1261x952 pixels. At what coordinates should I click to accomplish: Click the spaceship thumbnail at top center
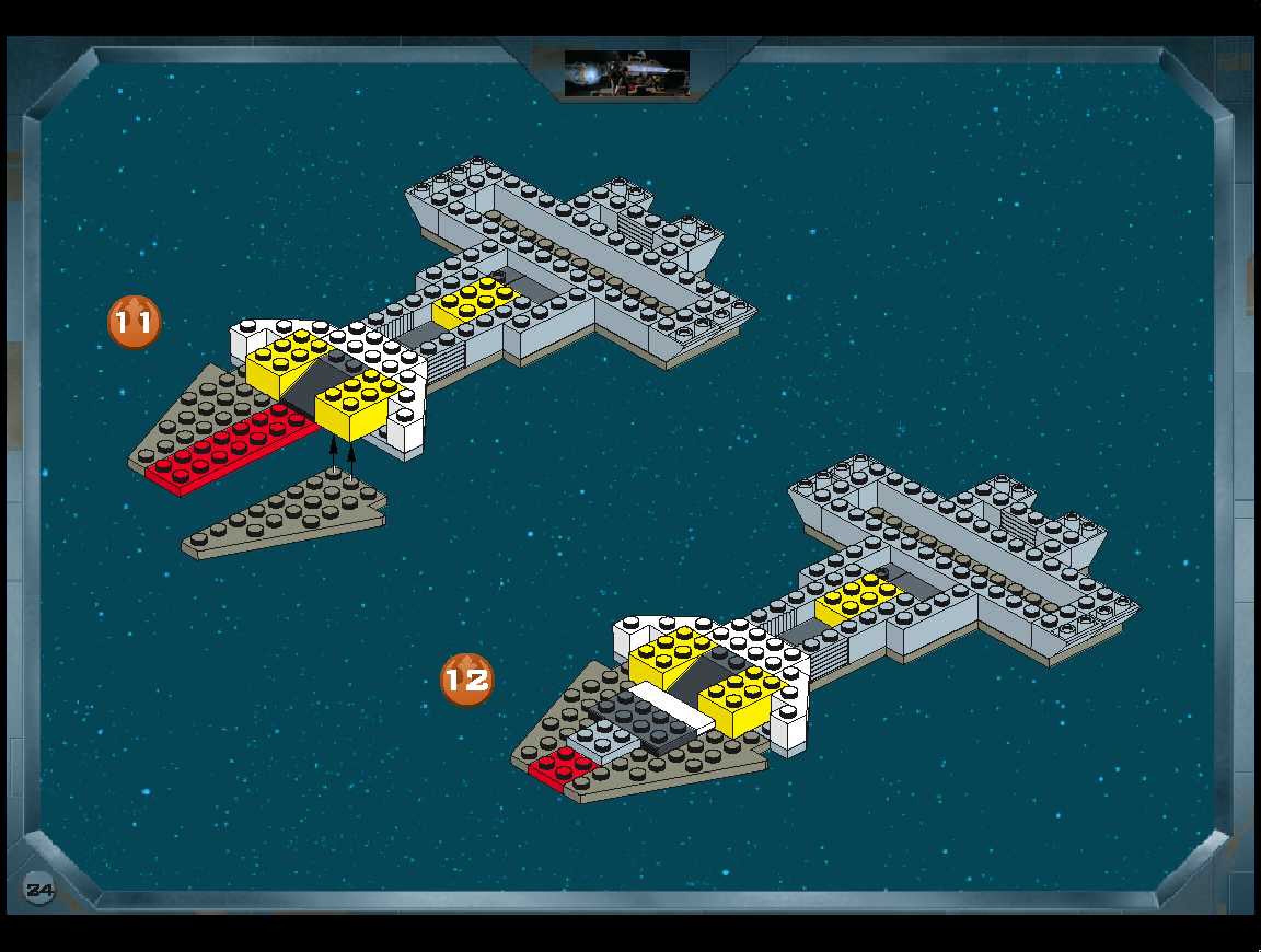tap(627, 73)
